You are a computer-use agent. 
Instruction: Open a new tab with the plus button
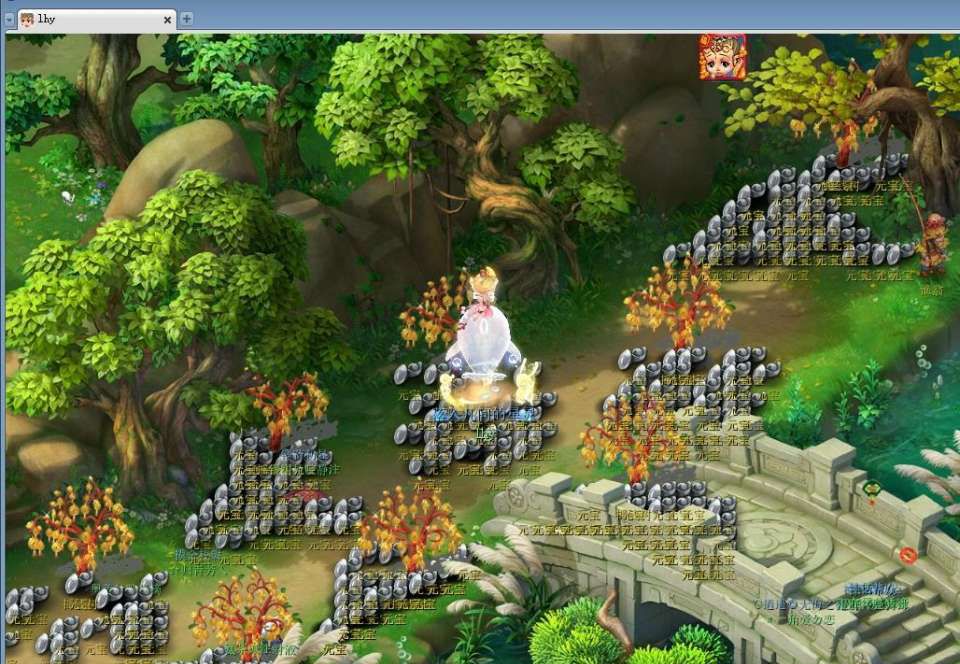pyautogui.click(x=187, y=19)
